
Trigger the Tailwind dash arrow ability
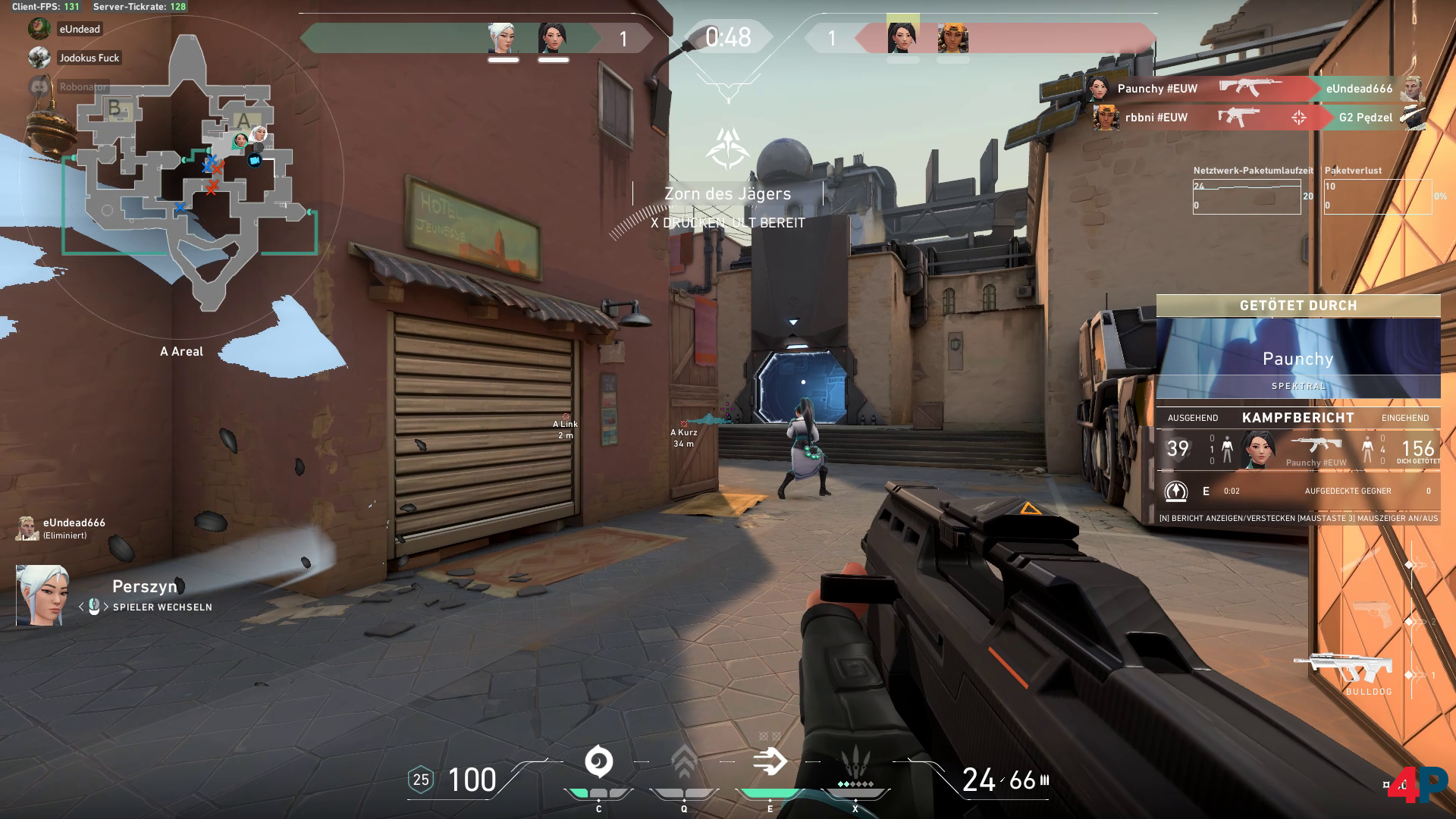click(x=770, y=762)
